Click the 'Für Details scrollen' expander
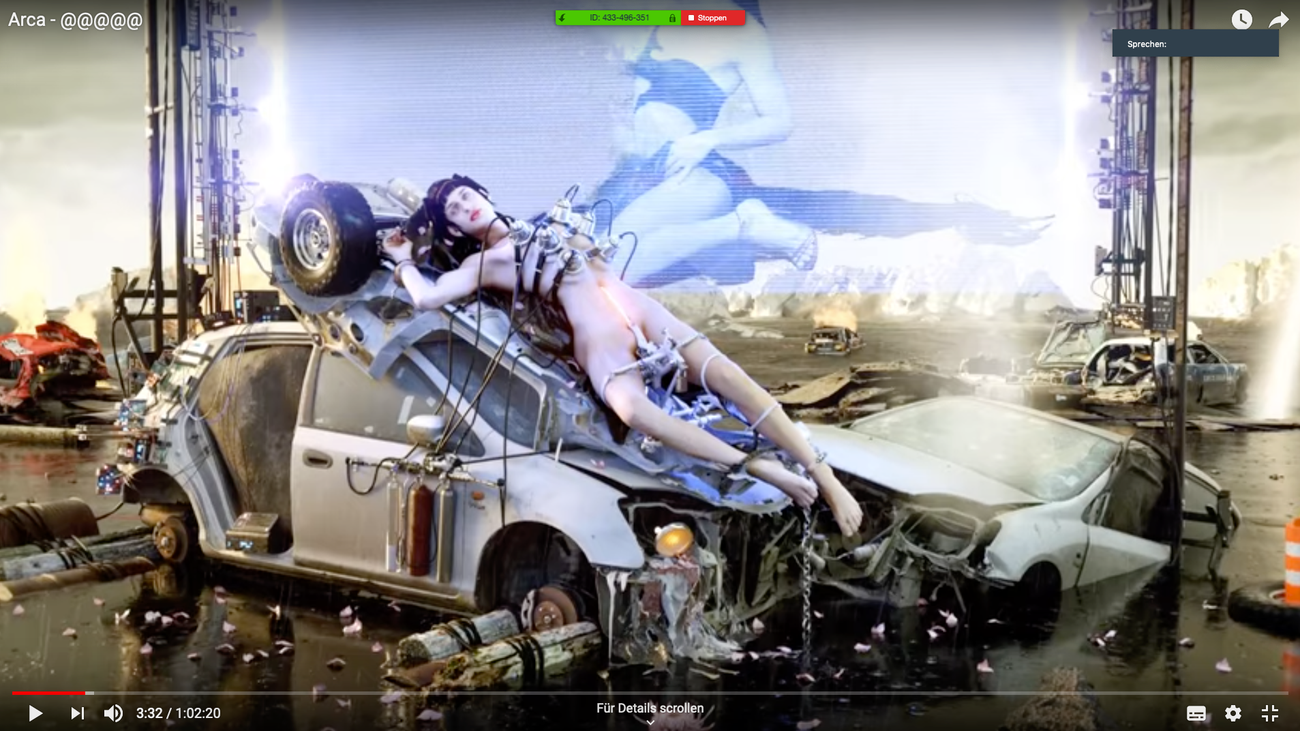 pos(650,712)
